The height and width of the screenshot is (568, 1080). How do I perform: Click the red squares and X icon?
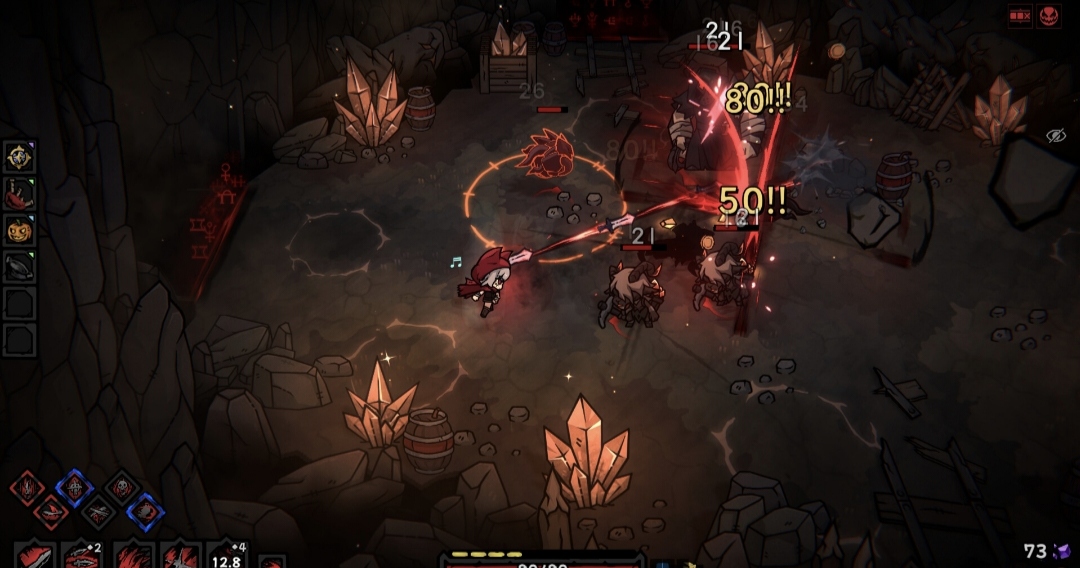coord(1020,17)
